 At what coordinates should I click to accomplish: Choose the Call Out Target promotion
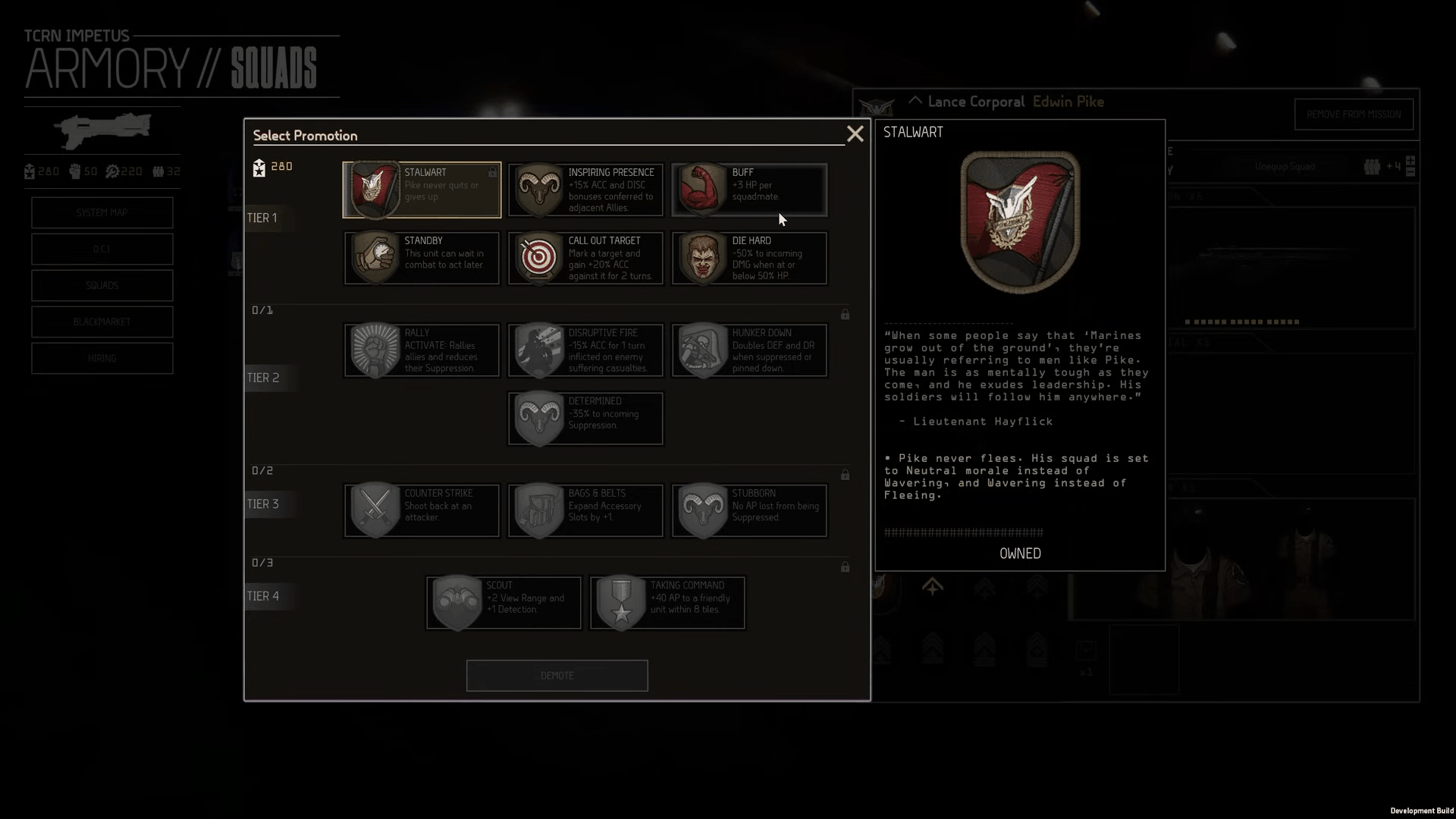tap(585, 258)
